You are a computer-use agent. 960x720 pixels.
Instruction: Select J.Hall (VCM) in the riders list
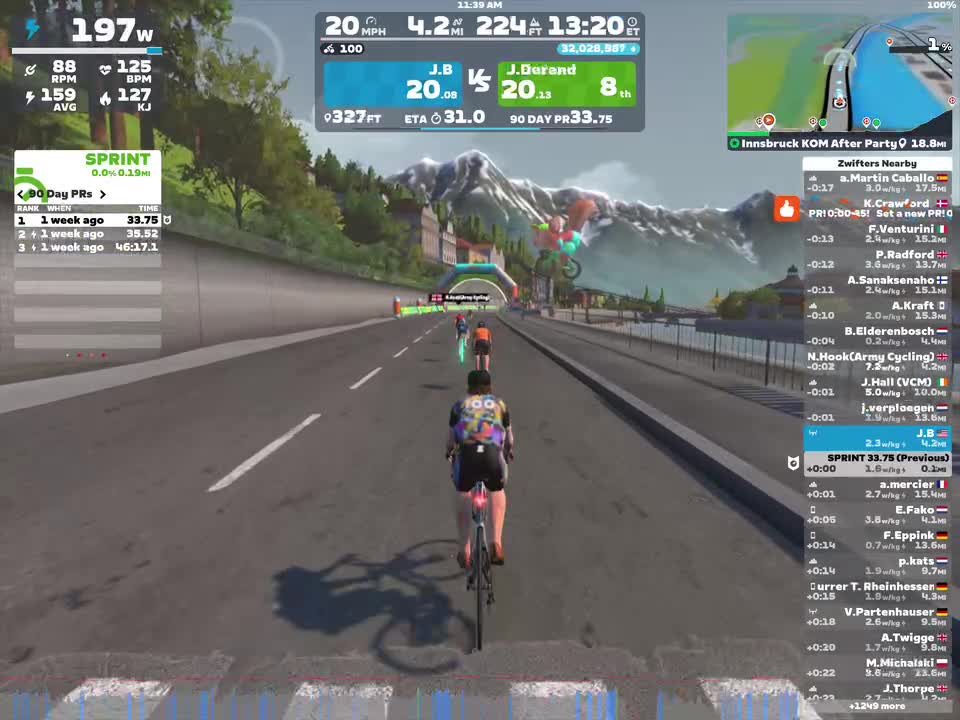(877, 387)
